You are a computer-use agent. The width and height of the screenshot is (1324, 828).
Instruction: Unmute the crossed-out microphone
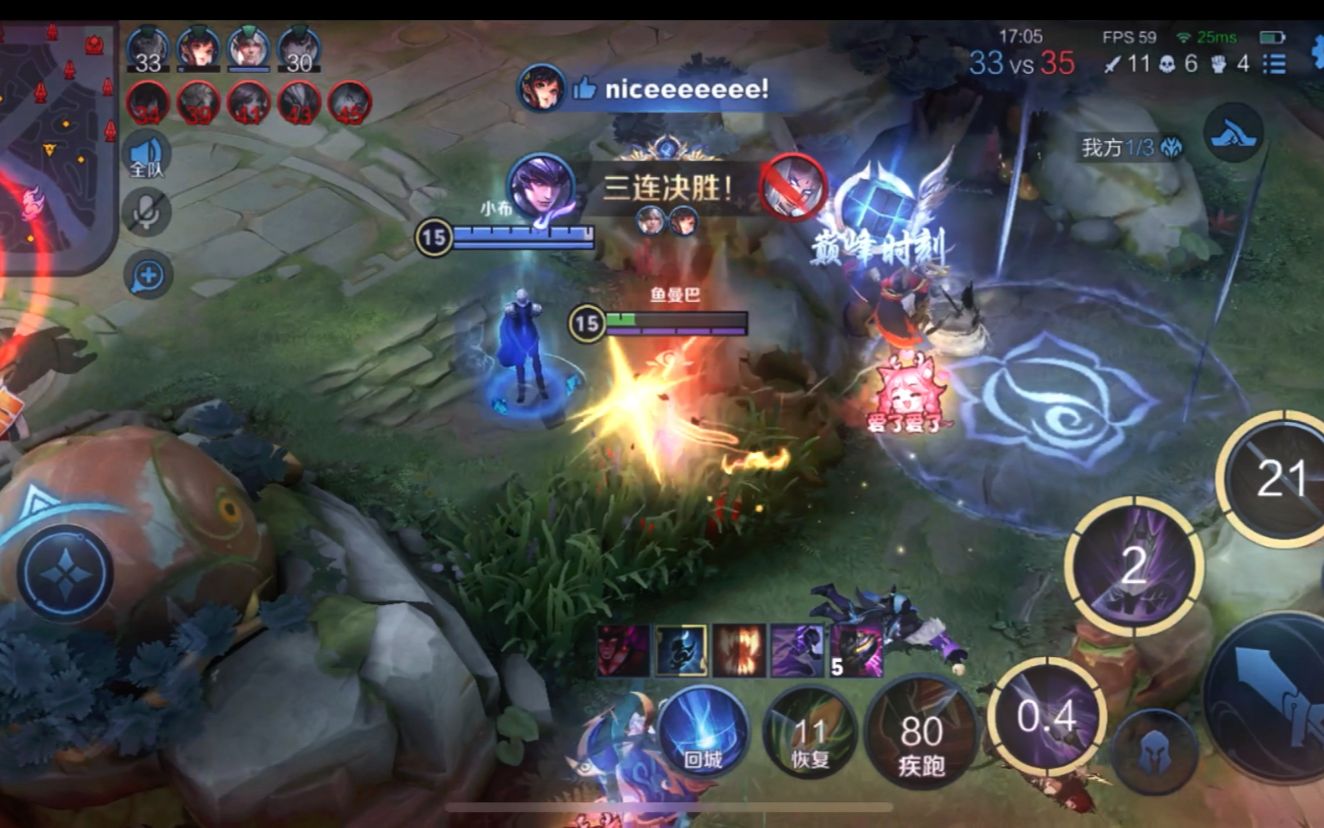(x=147, y=212)
